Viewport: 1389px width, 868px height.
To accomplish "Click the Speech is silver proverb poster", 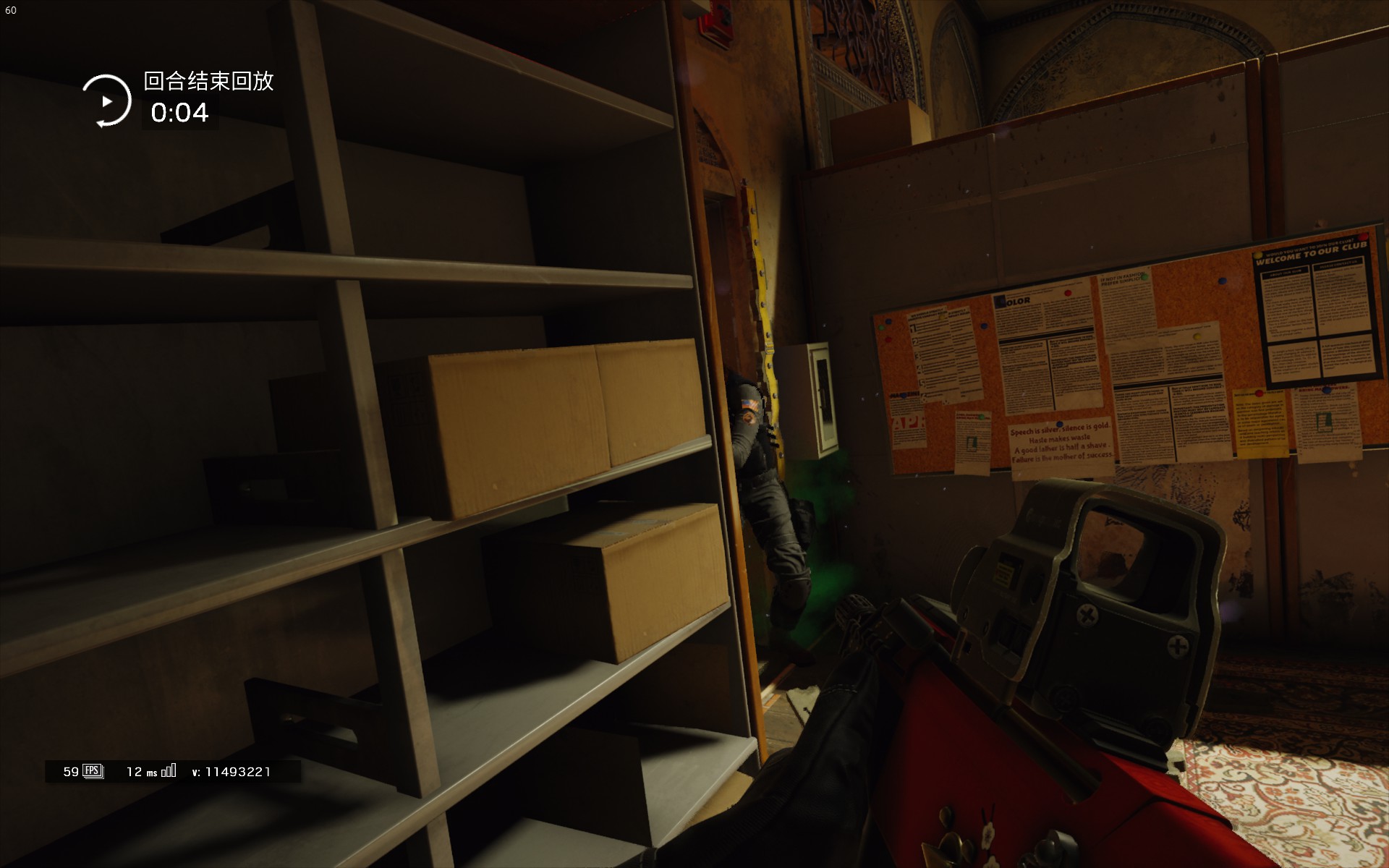I will 1060,443.
